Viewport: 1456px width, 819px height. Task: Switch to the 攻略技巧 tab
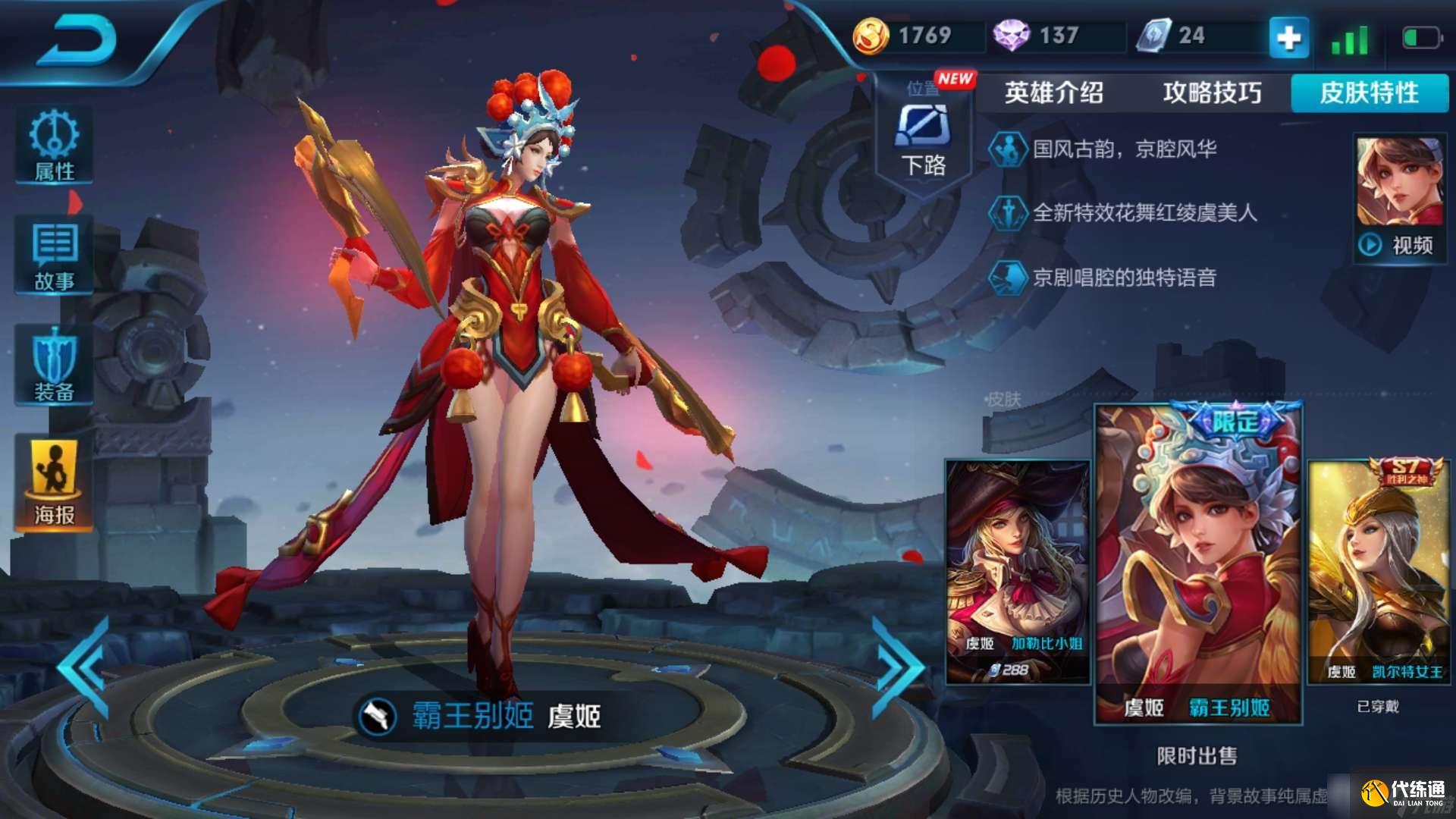[1210, 93]
